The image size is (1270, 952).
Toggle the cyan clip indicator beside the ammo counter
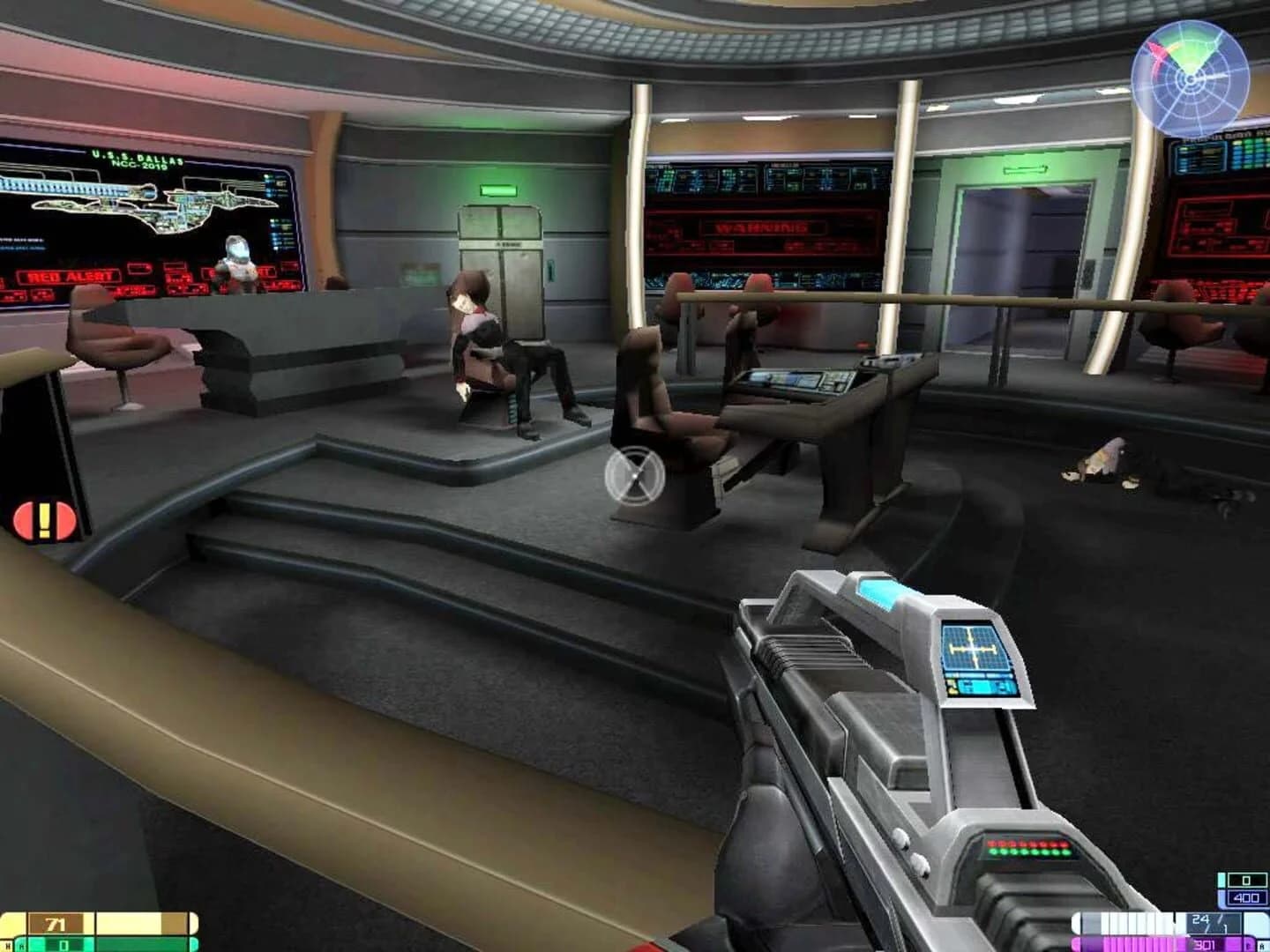click(x=1222, y=880)
